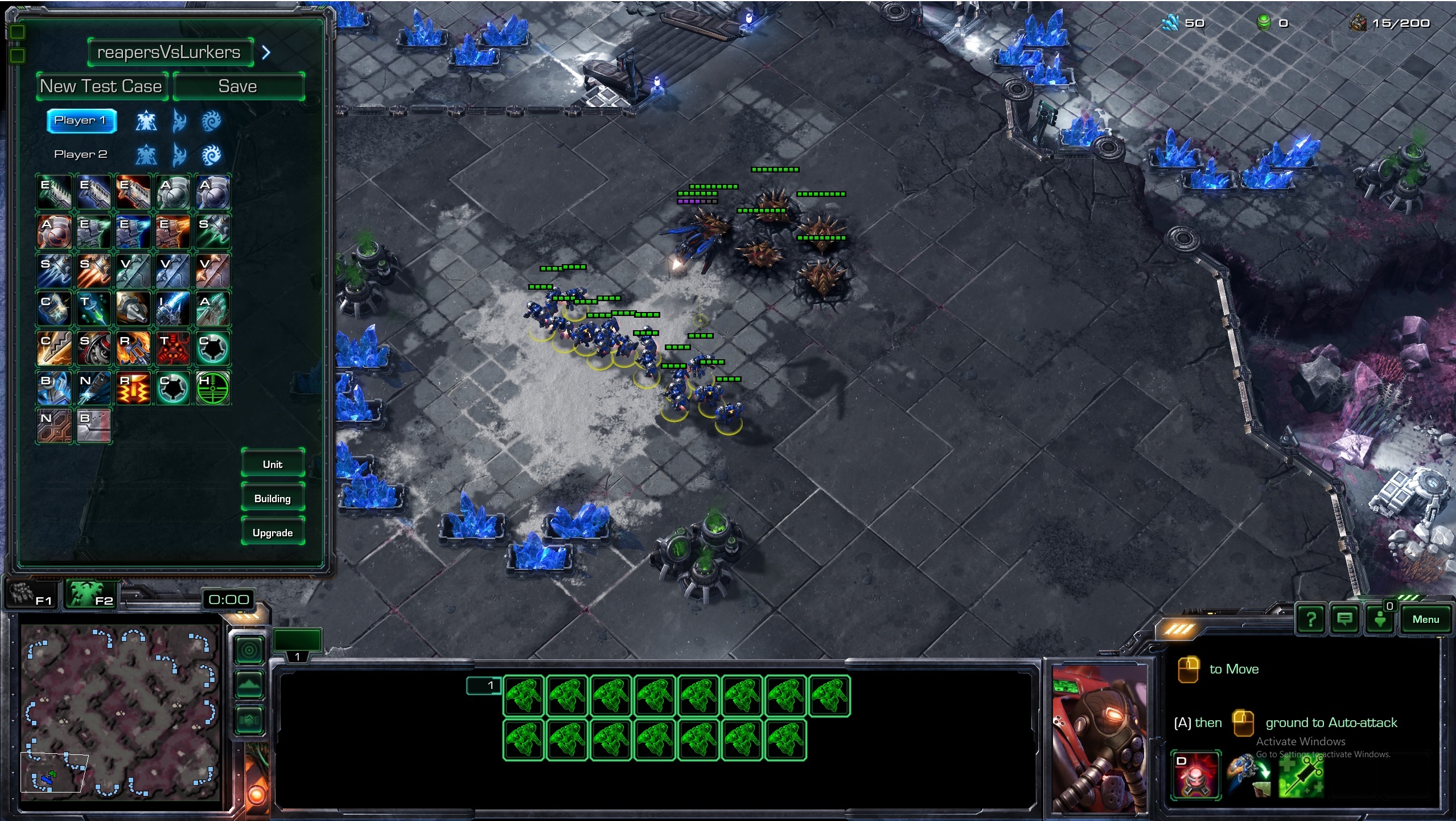Viewport: 1456px width, 821px height.
Task: Choose the Zerg race icon for Player 1
Action: pos(211,121)
